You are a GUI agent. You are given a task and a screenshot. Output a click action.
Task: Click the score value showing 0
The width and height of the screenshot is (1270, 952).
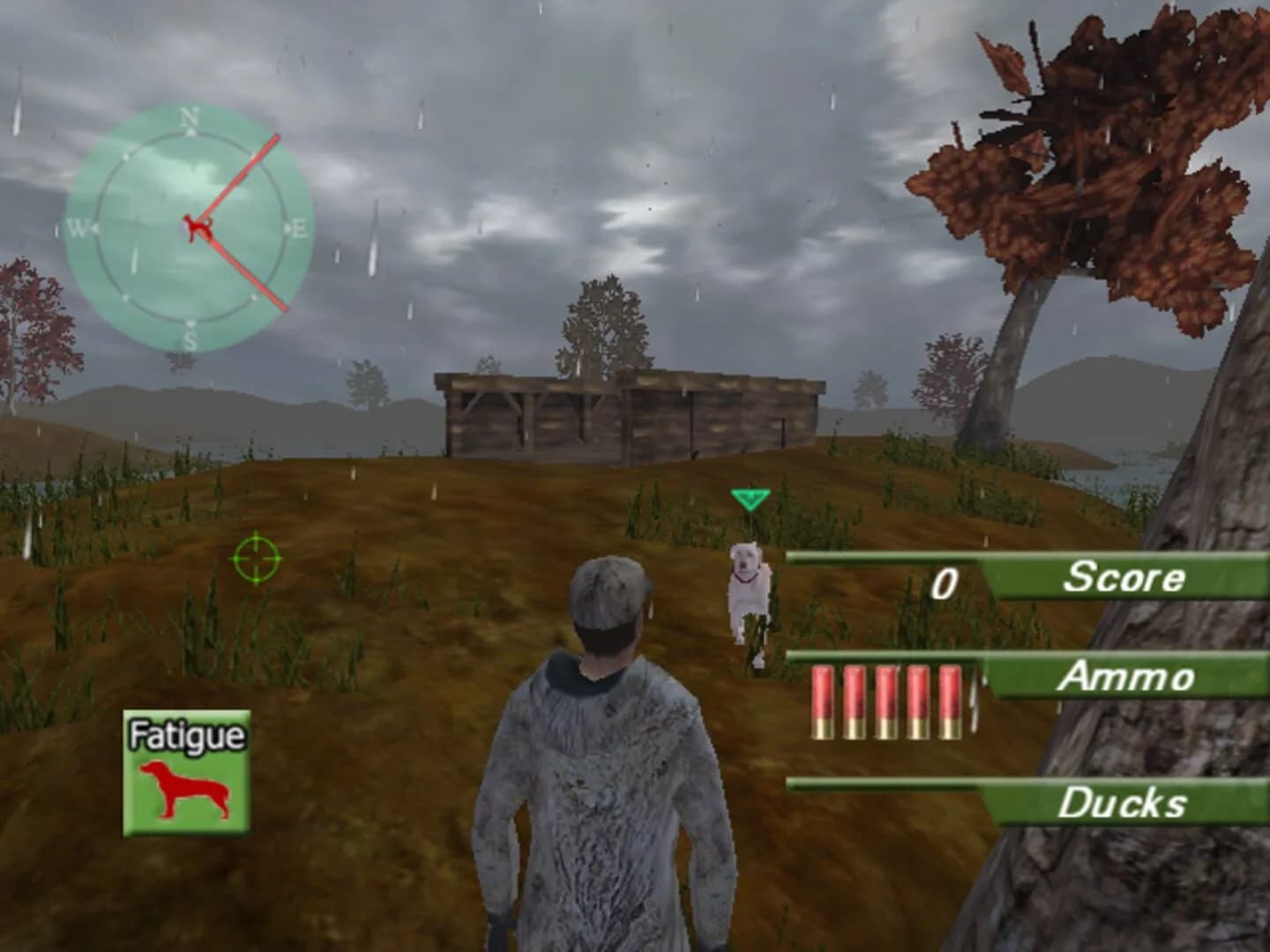coord(946,580)
